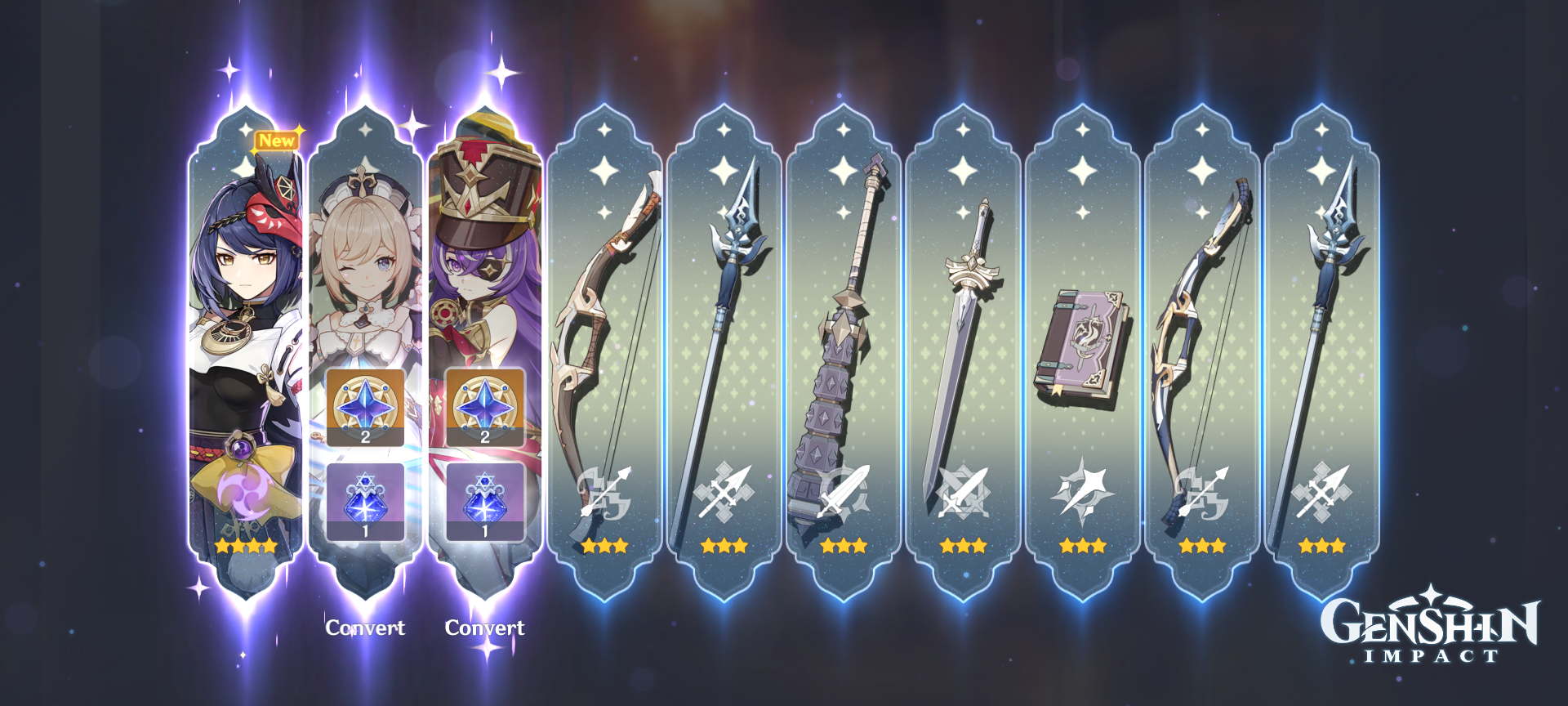Click the New badge on Kujou Sara's card

[x=278, y=141]
